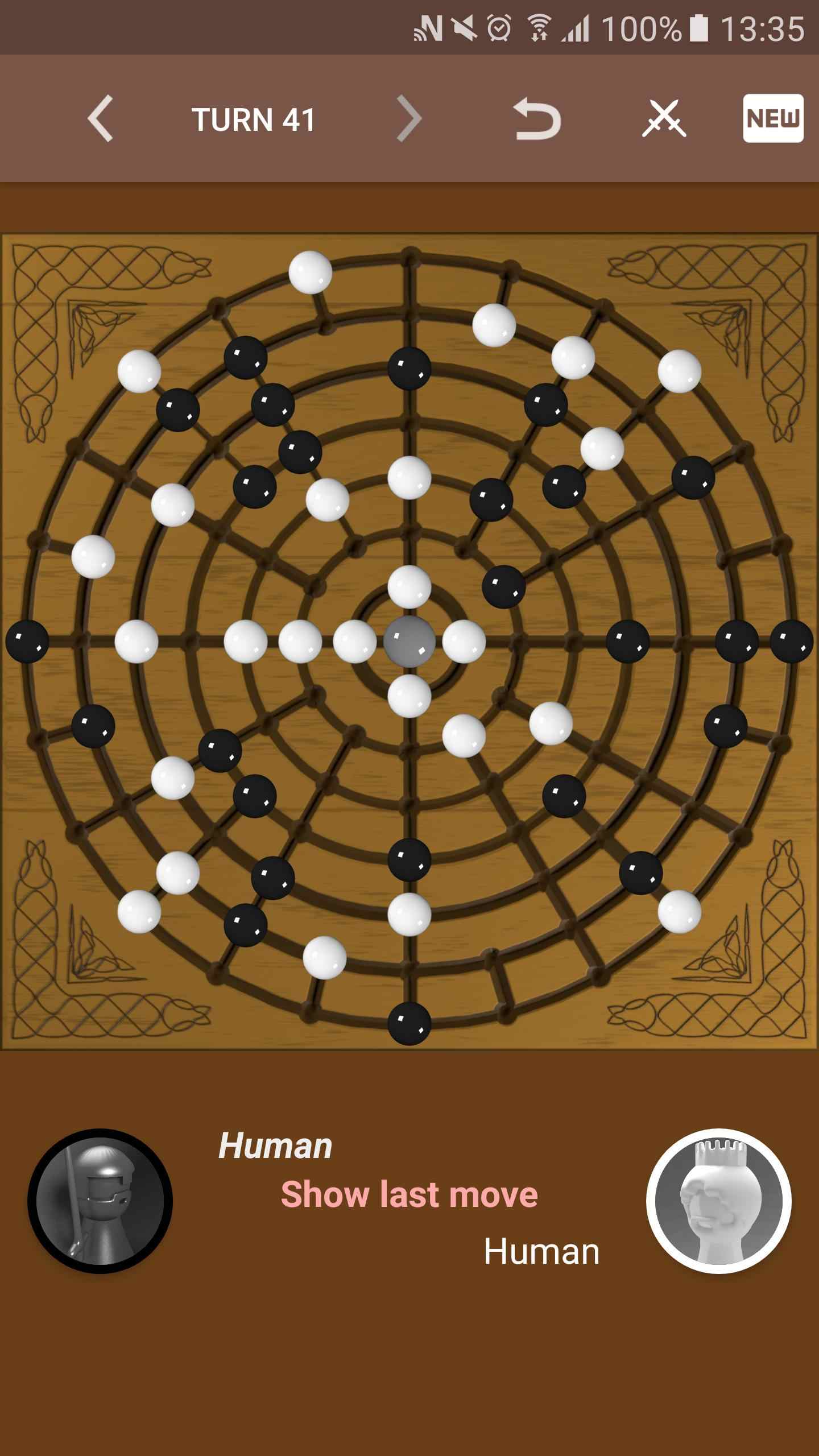The image size is (819, 1456).
Task: Toggle the left-pointing turn navigation chevron
Action: coord(101,119)
